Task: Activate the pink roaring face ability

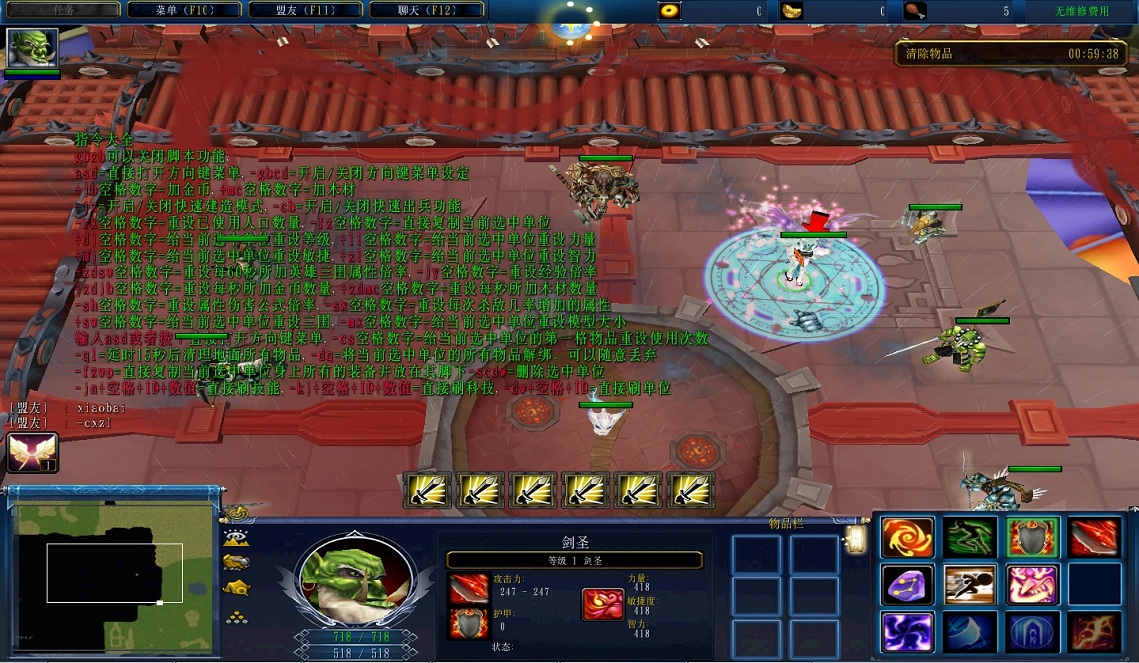Action: click(x=1033, y=585)
